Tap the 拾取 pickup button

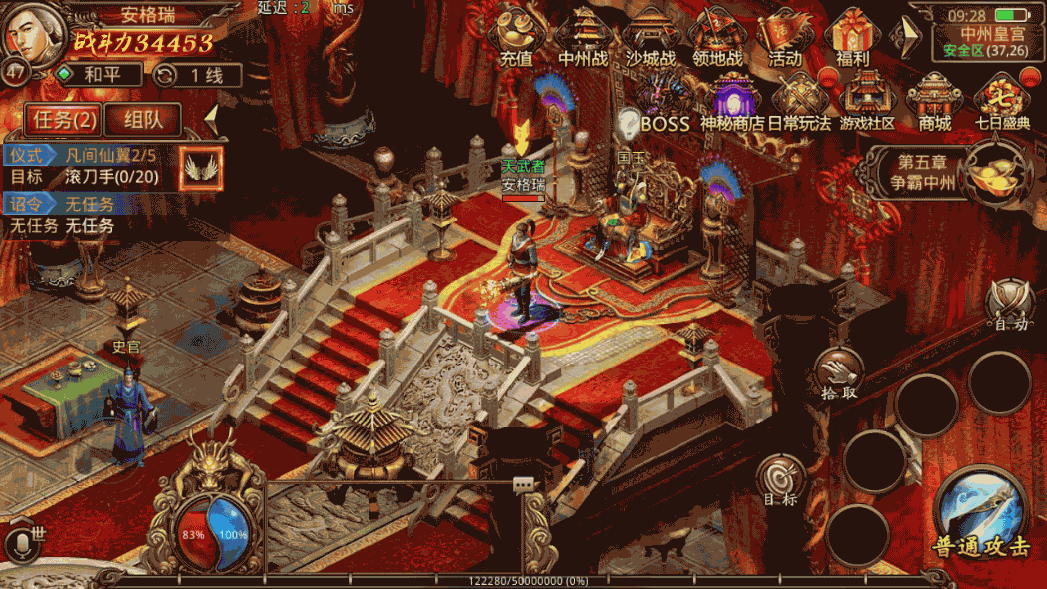coord(839,373)
